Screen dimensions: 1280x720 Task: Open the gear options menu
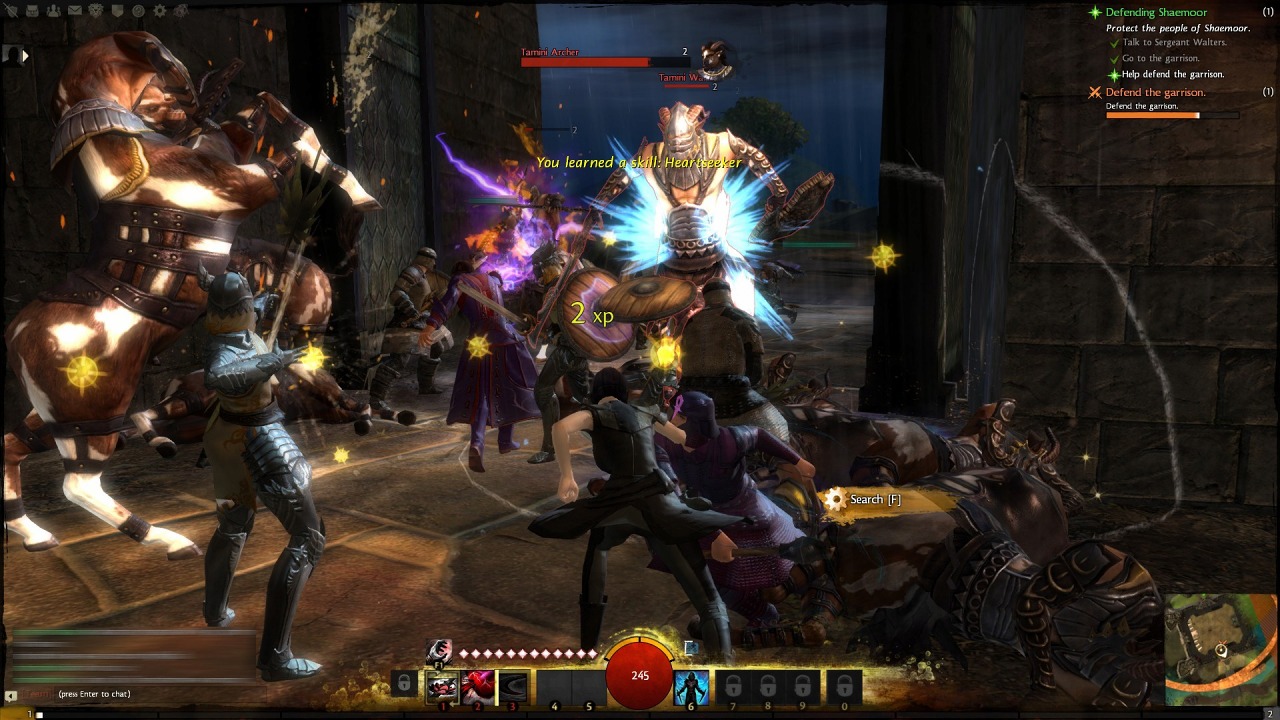click(159, 10)
